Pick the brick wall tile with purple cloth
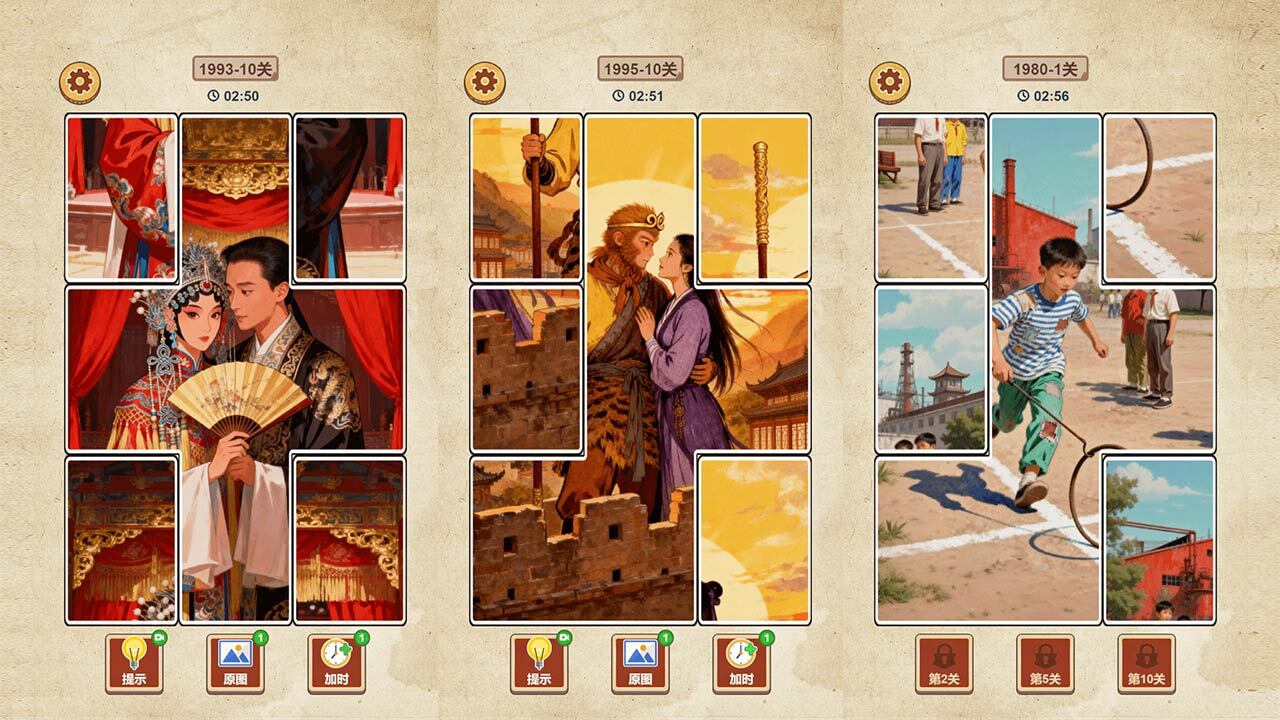The width and height of the screenshot is (1280, 720). point(526,368)
